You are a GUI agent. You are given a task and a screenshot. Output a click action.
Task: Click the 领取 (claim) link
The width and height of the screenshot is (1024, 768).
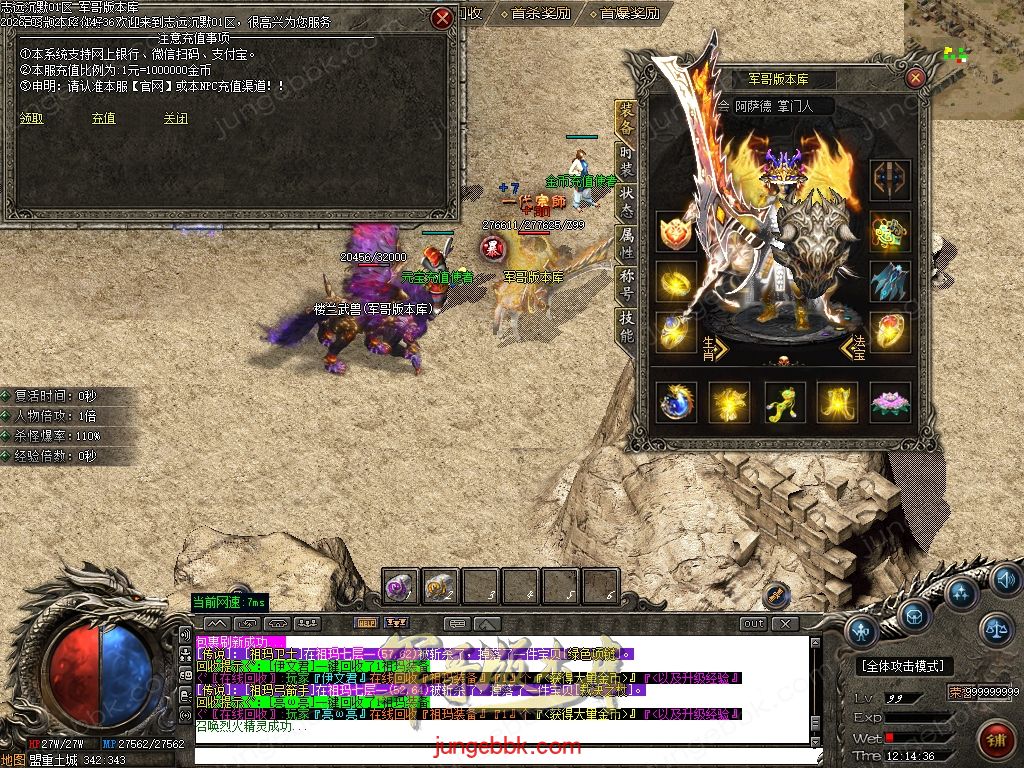(x=31, y=118)
